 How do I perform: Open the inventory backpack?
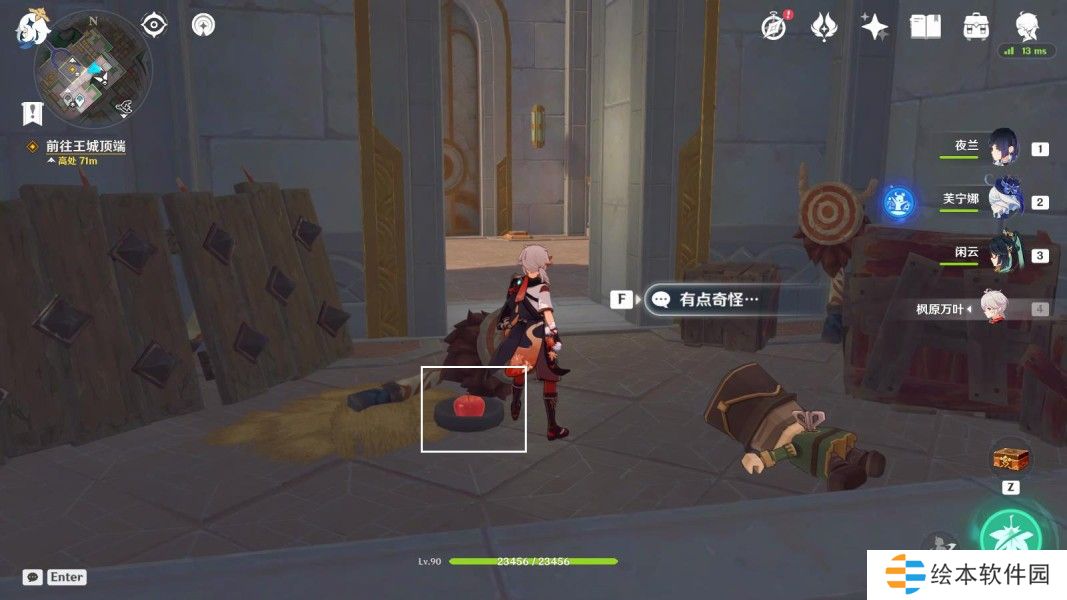(x=975, y=26)
